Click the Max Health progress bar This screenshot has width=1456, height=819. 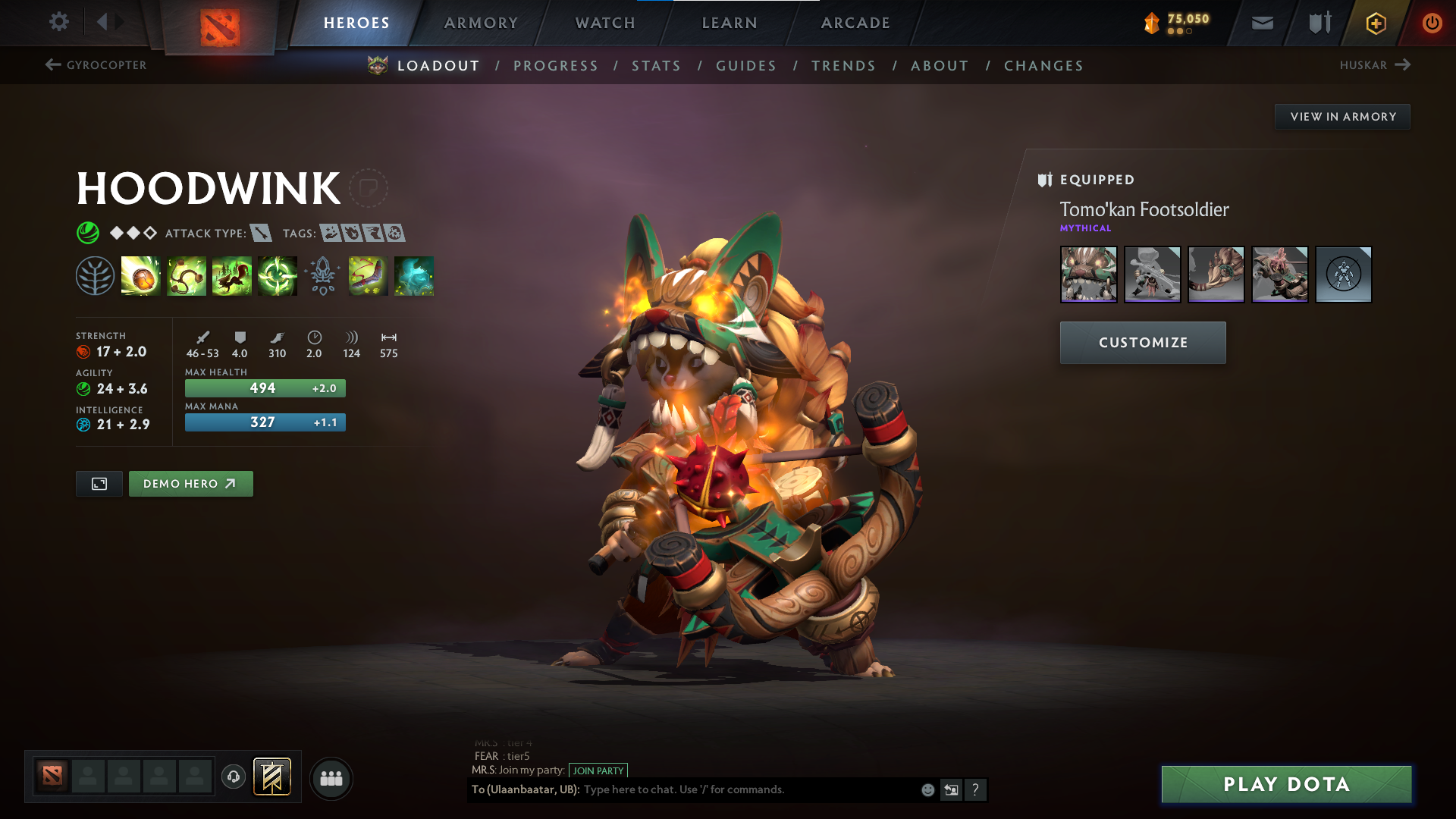point(265,388)
